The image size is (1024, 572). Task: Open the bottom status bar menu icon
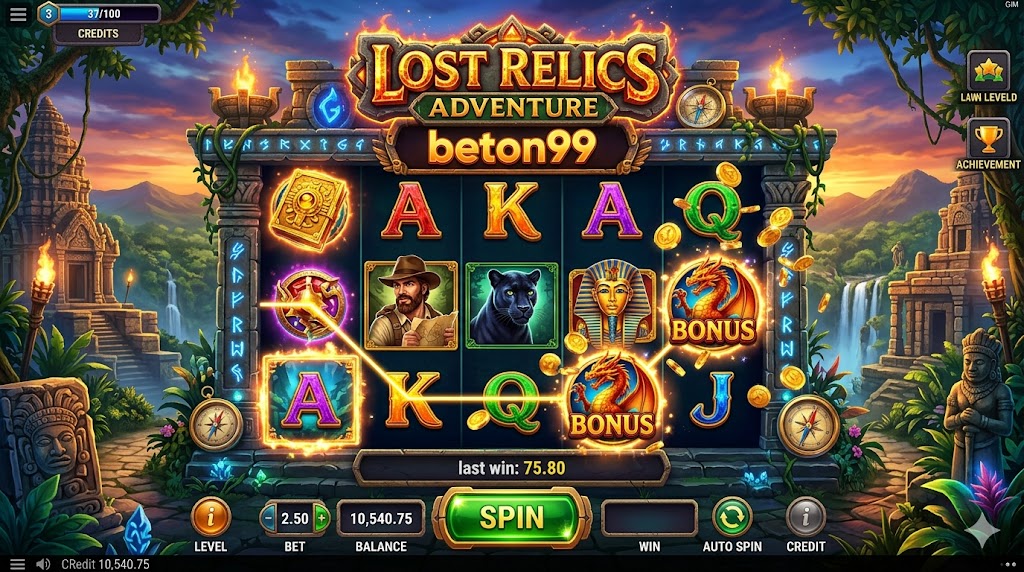(17, 564)
